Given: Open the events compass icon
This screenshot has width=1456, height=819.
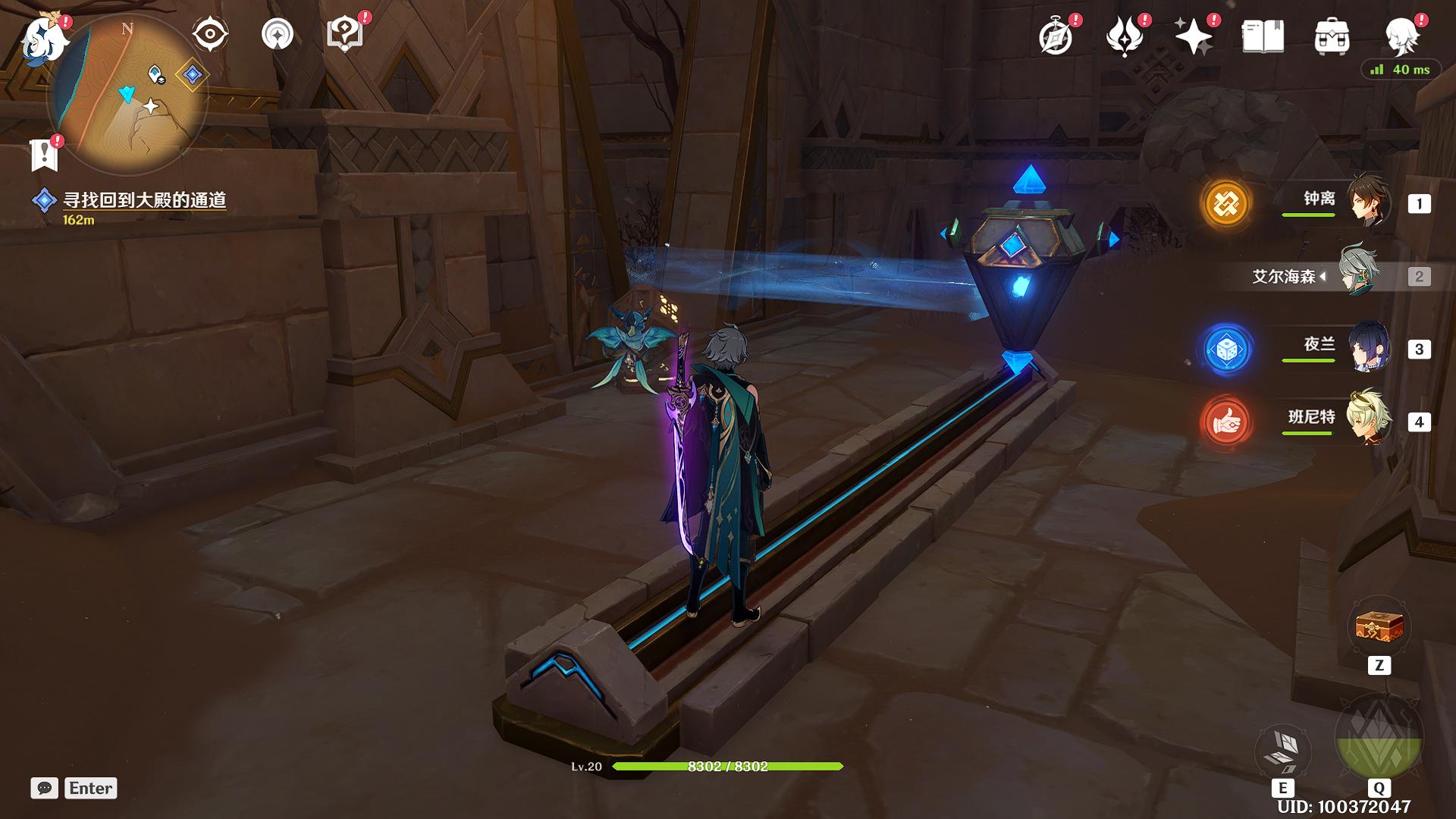Looking at the screenshot, I should tap(1056, 36).
